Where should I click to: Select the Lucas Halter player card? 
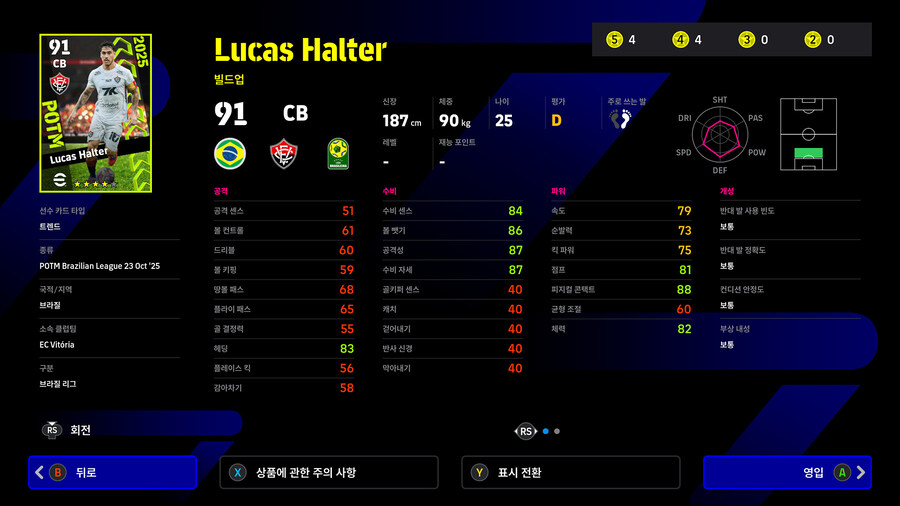[95, 113]
